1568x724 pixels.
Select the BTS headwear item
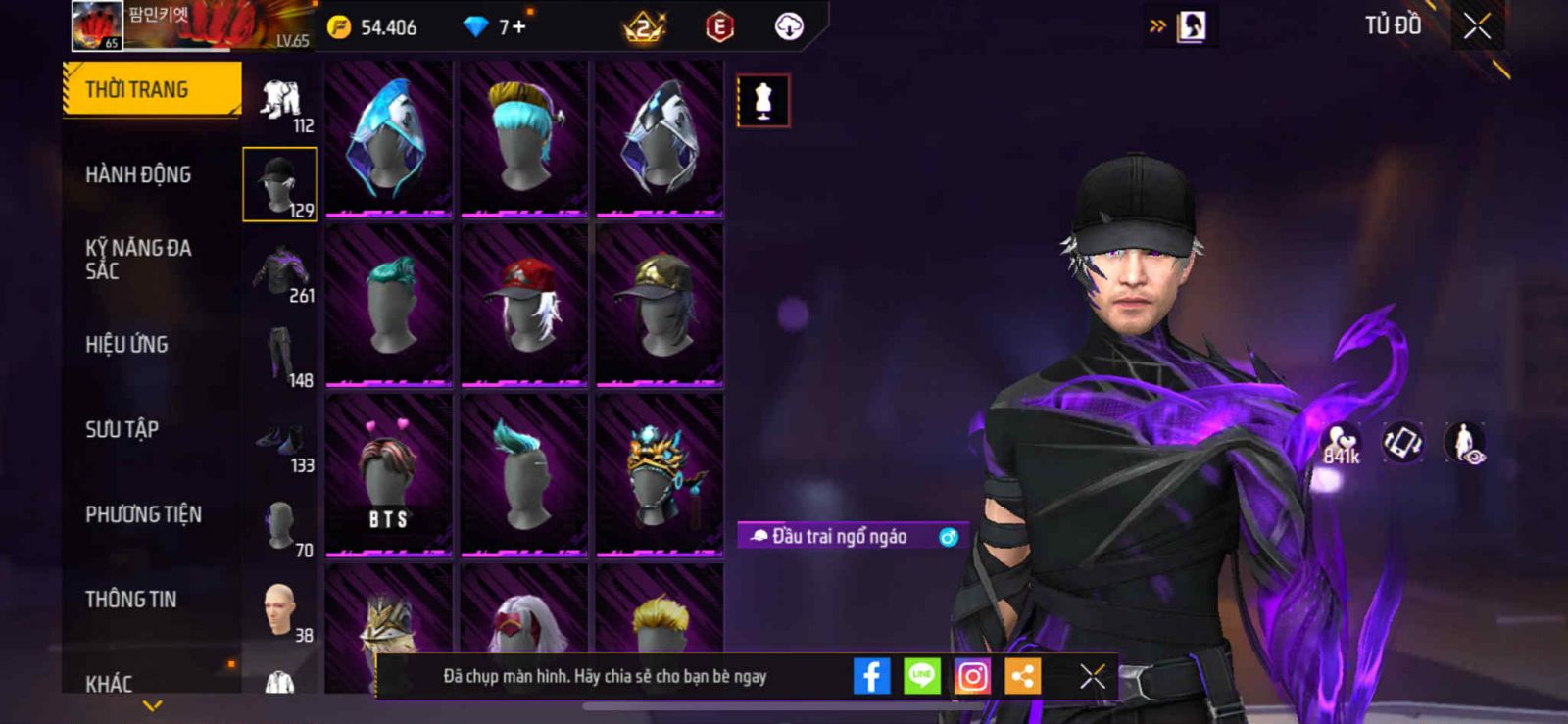click(x=389, y=474)
